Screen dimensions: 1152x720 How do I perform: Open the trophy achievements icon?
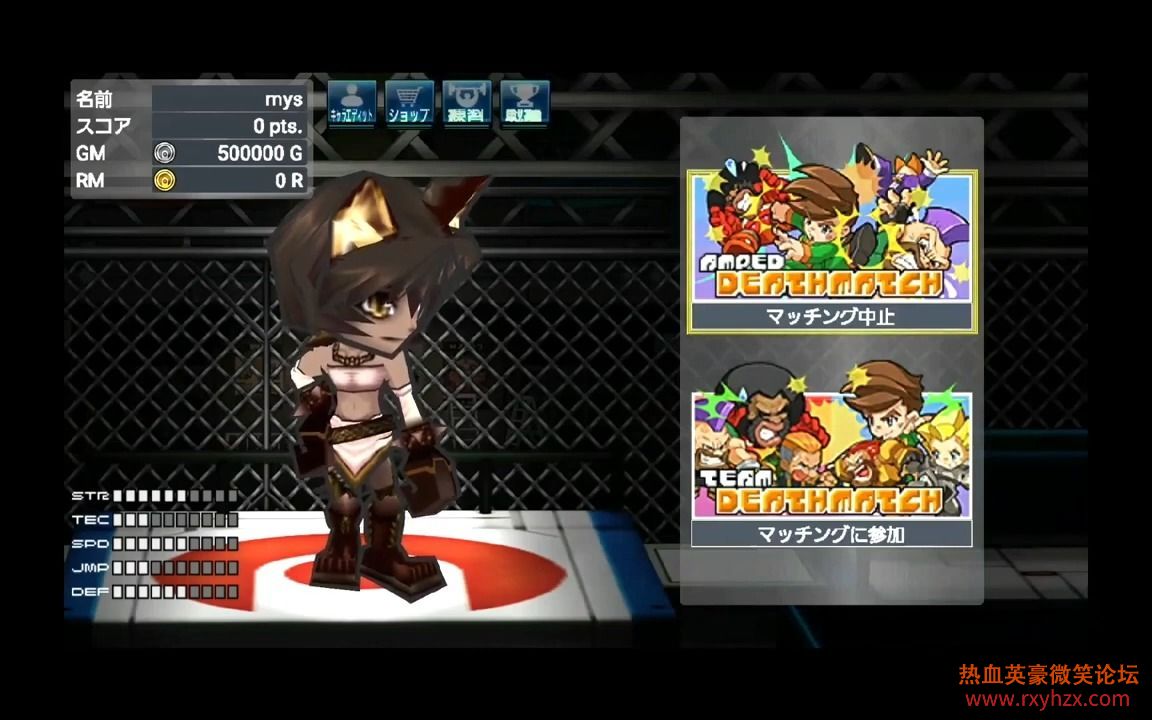point(524,103)
